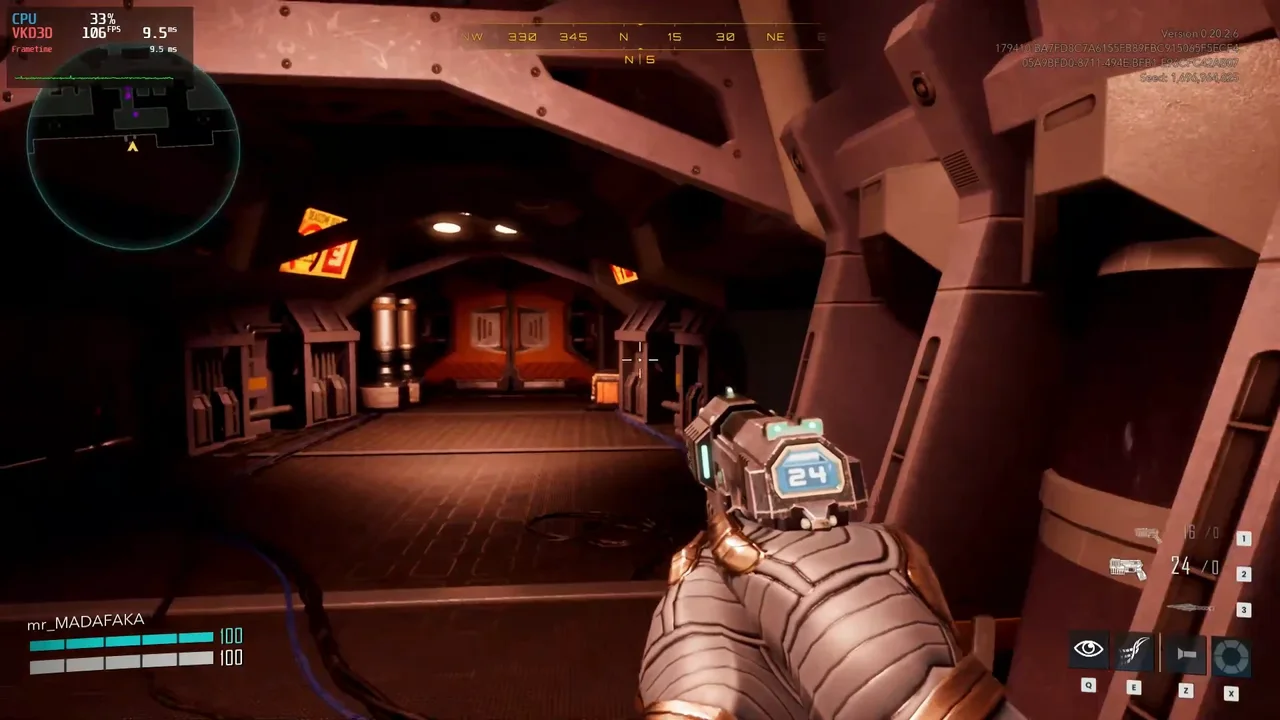The height and width of the screenshot is (720, 1280).
Task: Toggle the flashlight gadget icon
Action: 1186,654
